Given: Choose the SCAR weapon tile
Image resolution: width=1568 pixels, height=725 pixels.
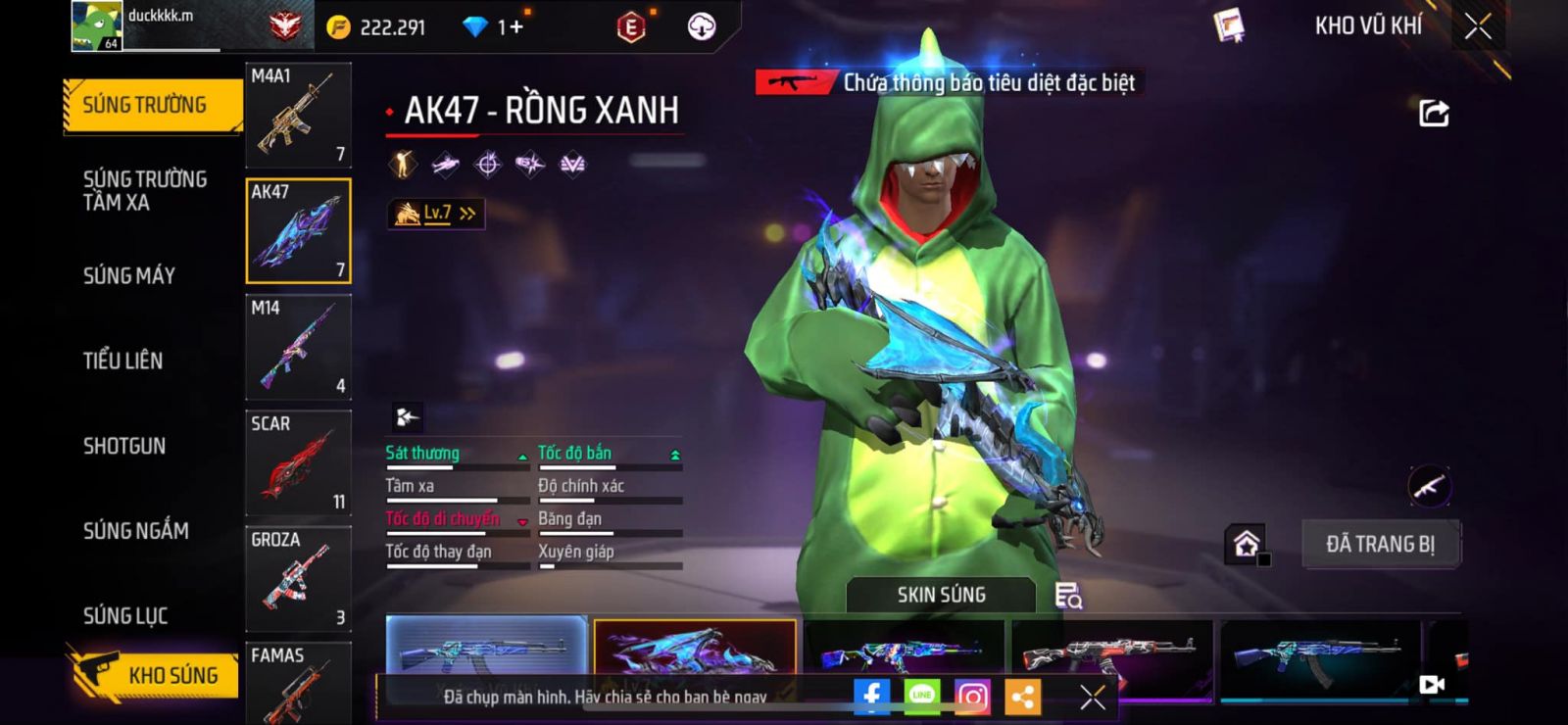Looking at the screenshot, I should click(x=298, y=462).
